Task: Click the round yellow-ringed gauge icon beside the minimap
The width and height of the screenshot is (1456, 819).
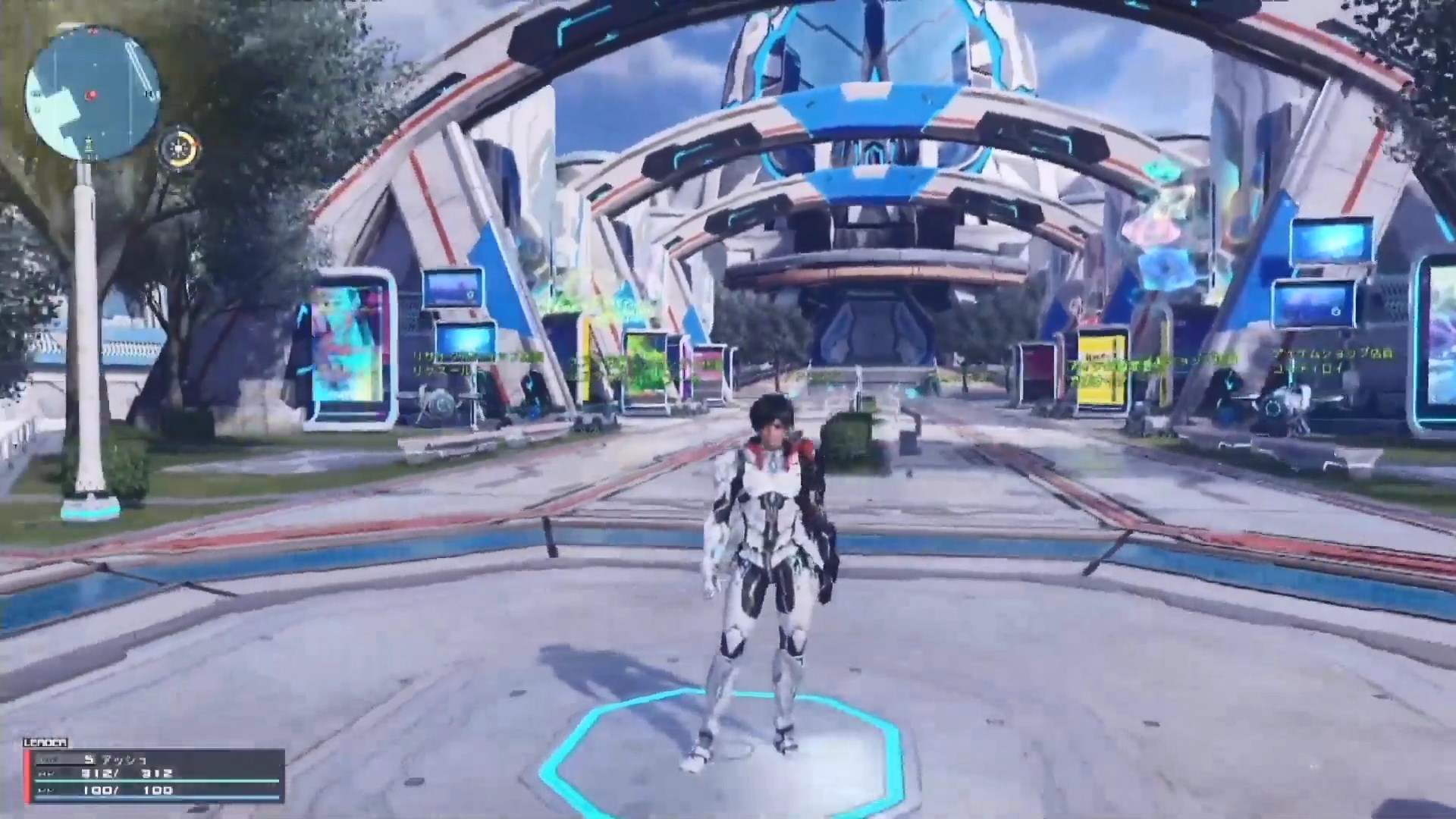Action: click(x=180, y=147)
